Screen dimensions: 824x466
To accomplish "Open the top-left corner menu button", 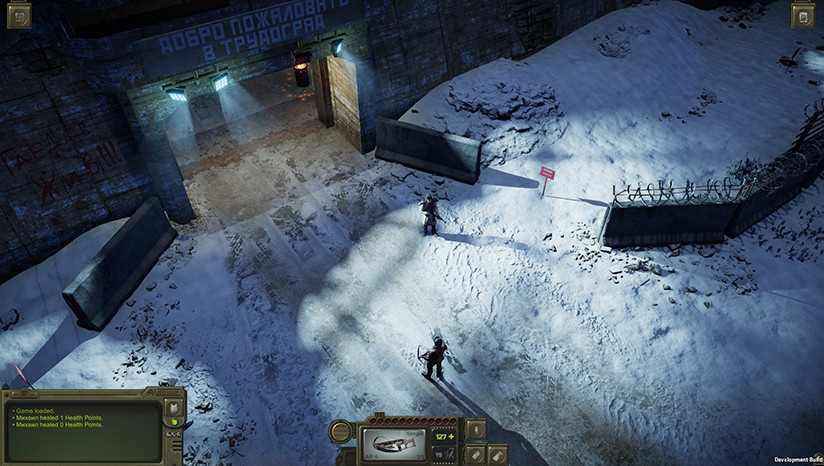I will coord(19,14).
